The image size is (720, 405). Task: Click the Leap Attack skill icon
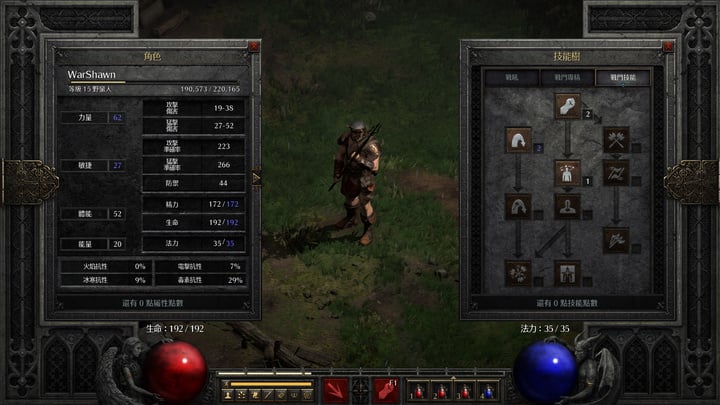(519, 206)
